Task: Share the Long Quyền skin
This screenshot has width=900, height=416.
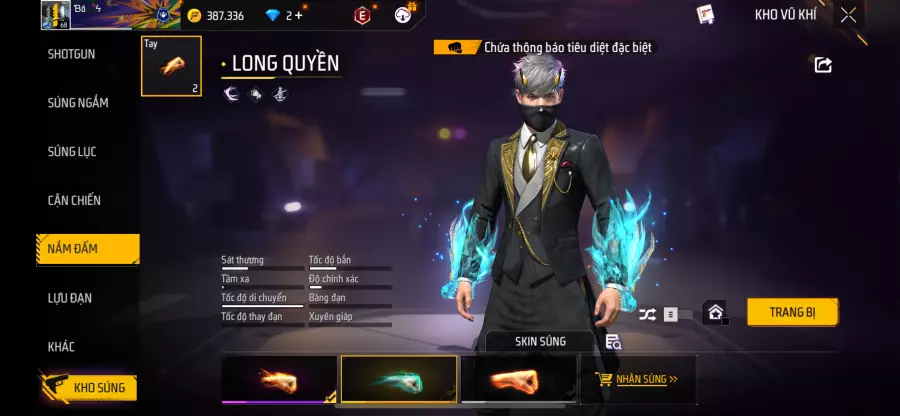Action: click(x=823, y=65)
